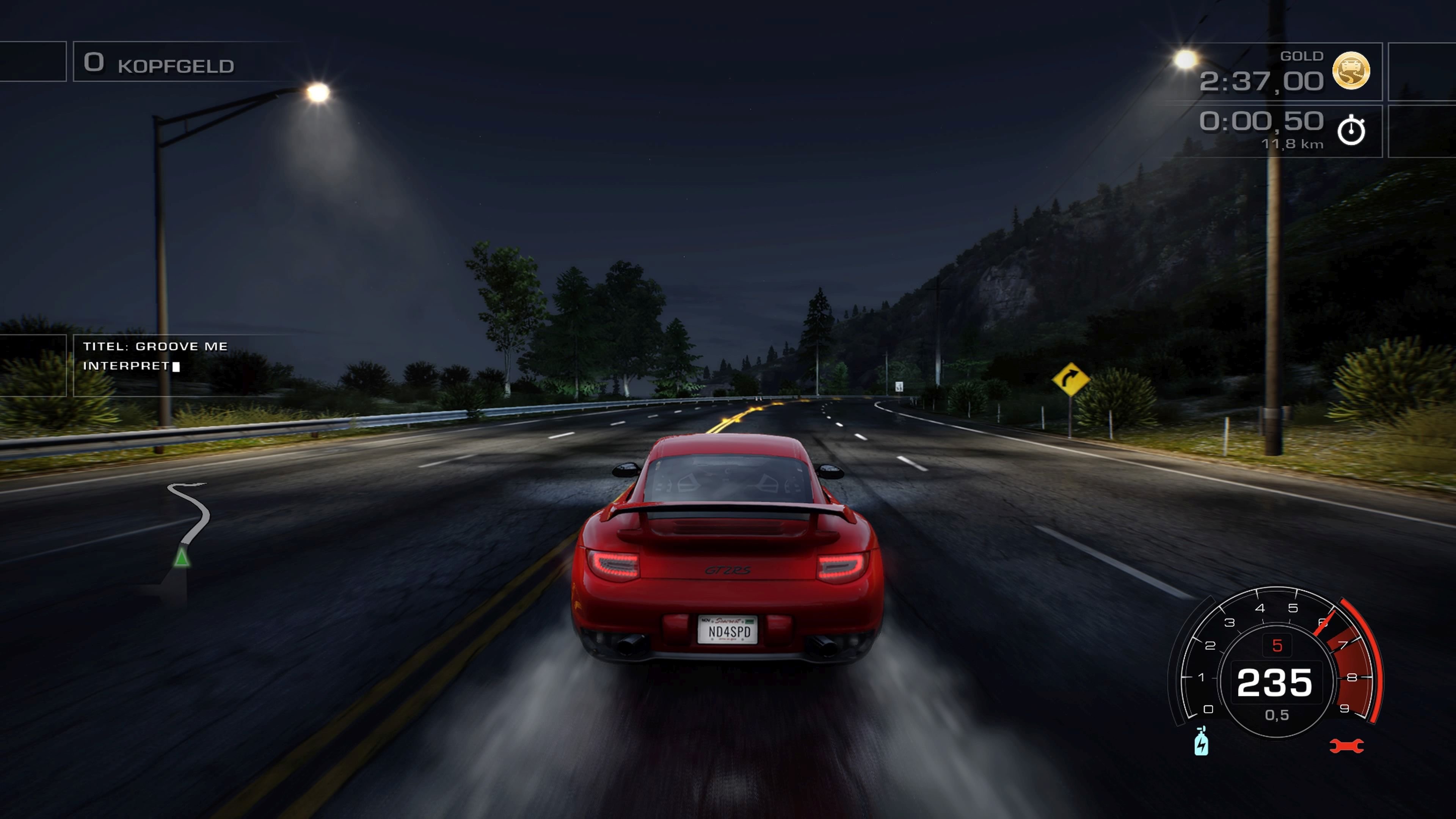Screen dimensions: 1456x819
Task: Open the Titel: Groove Me text
Action: click(155, 347)
